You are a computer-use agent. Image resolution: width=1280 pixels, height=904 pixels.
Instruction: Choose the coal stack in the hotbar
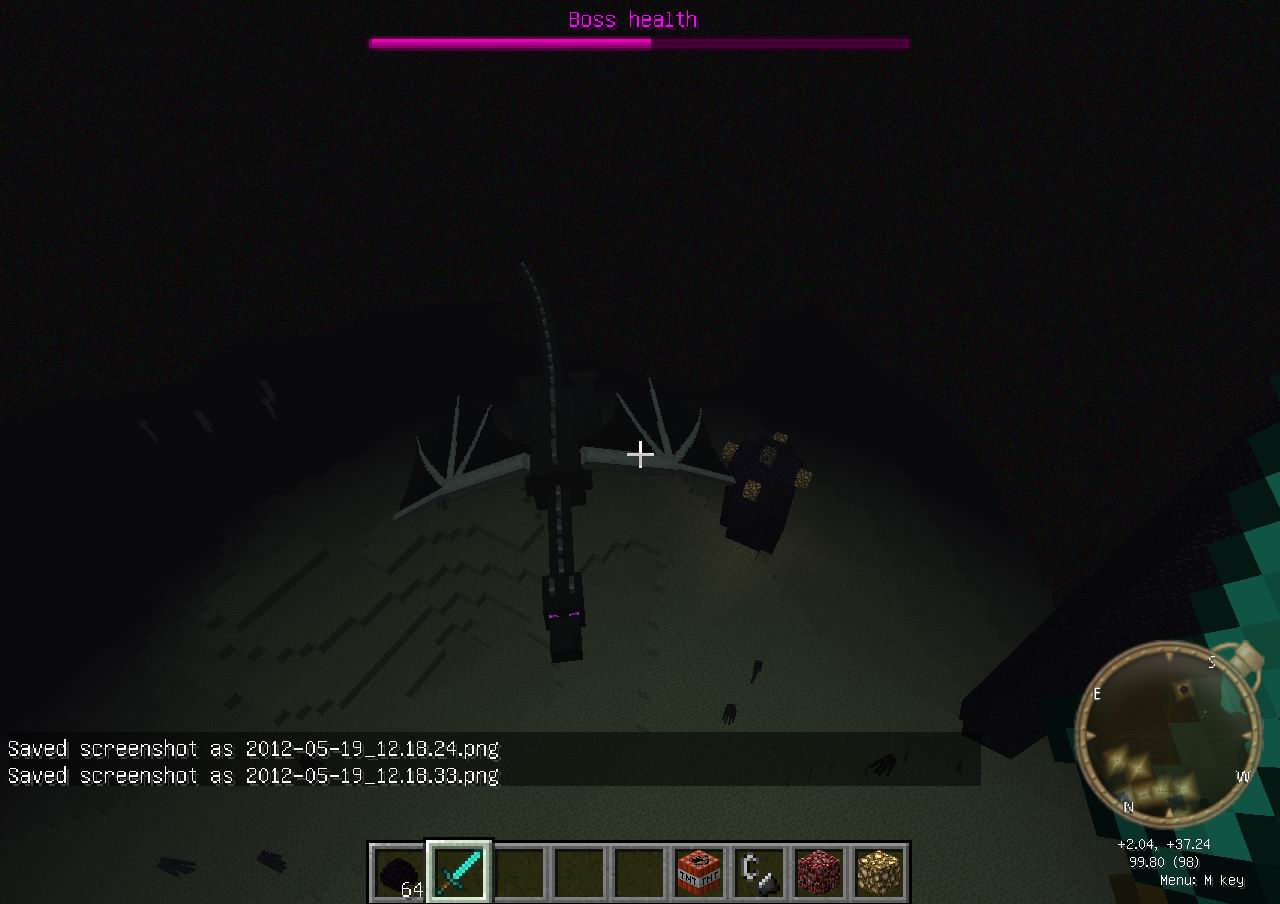tap(400, 873)
